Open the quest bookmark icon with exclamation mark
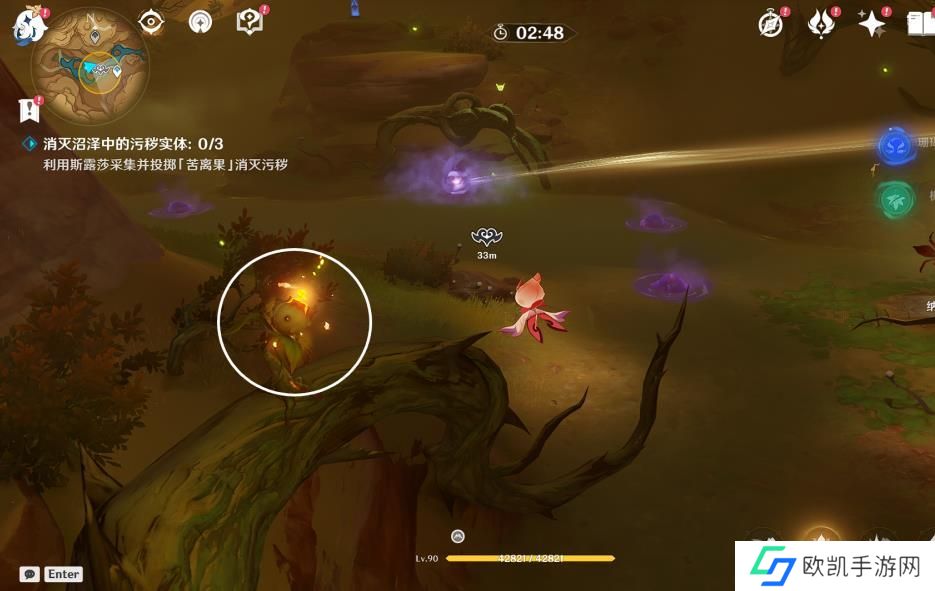 click(28, 109)
